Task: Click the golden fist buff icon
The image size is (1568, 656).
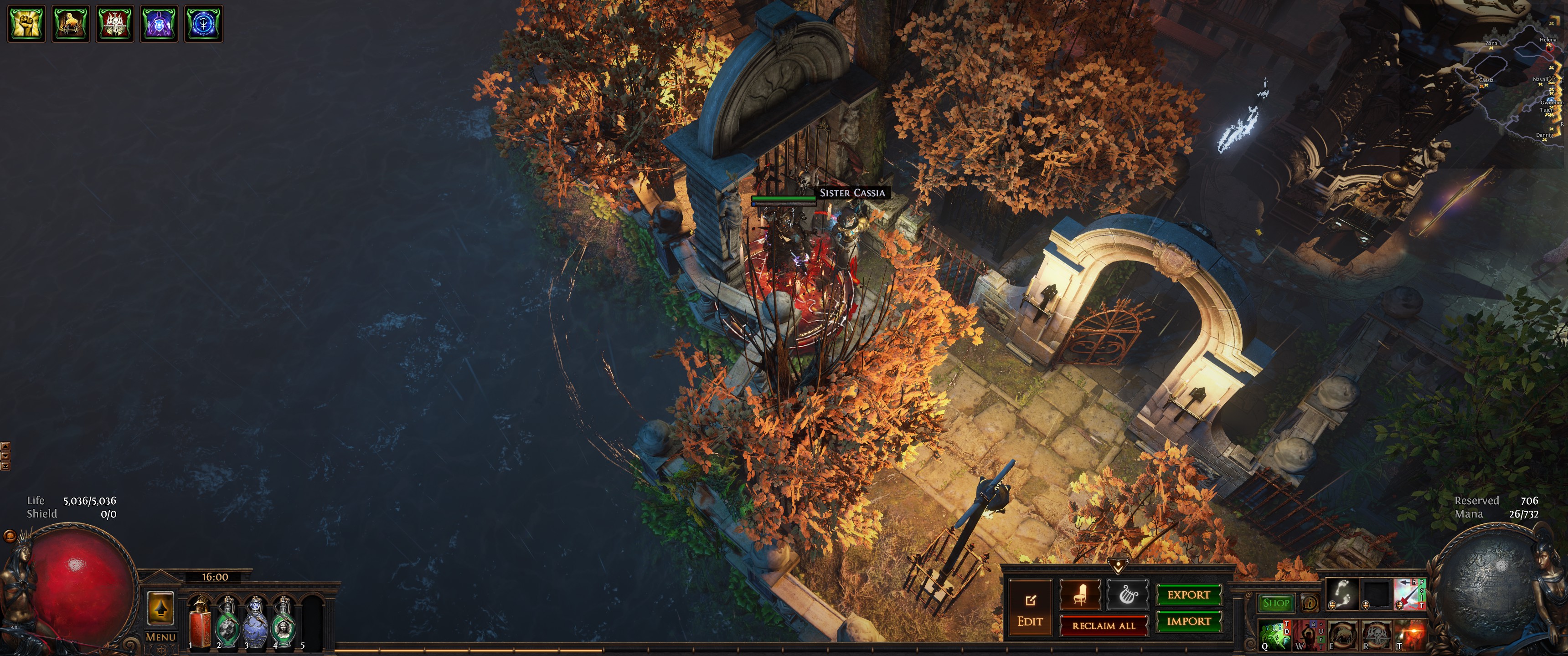Action: (x=26, y=24)
